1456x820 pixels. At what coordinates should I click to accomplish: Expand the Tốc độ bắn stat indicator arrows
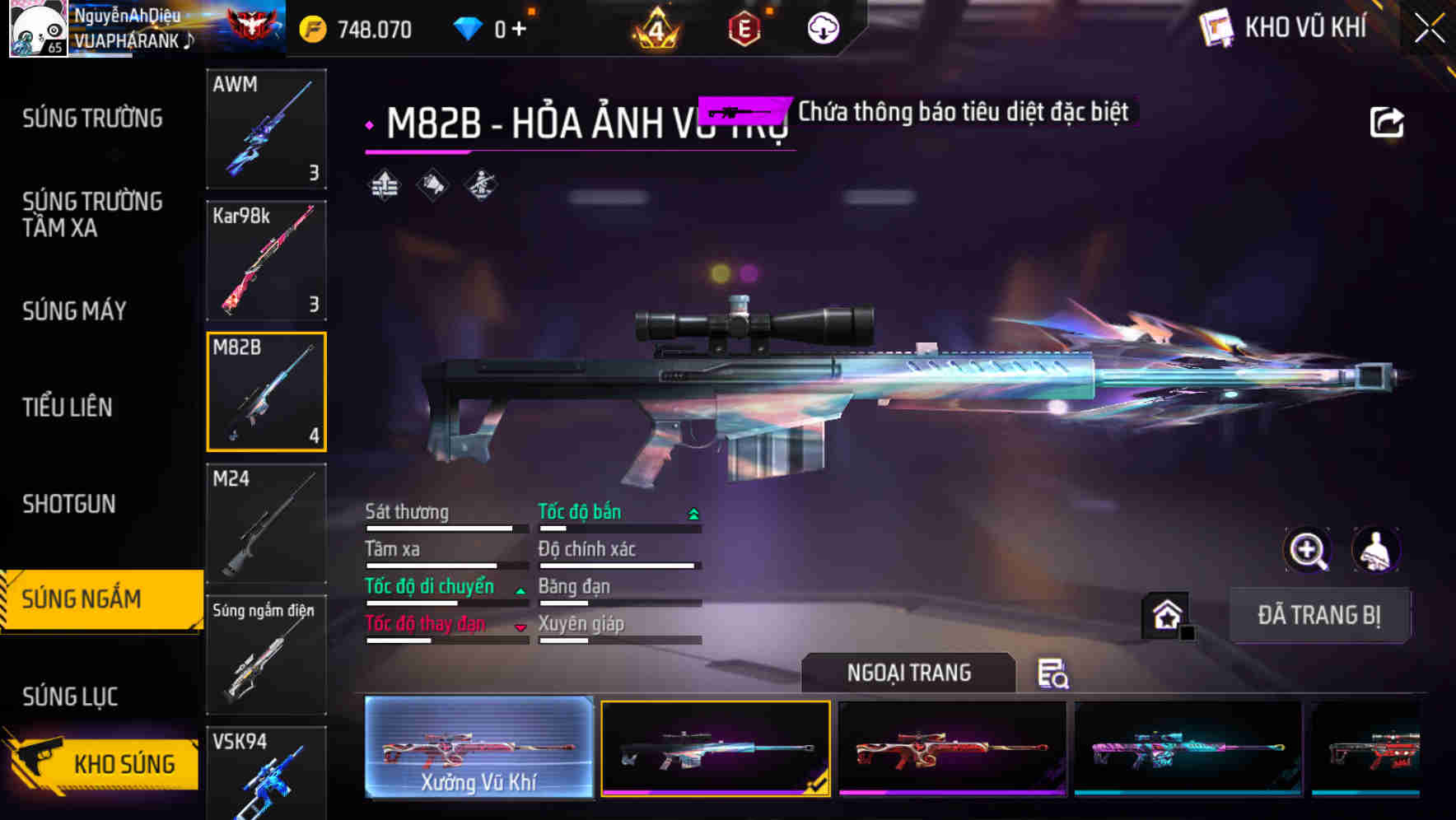(693, 512)
